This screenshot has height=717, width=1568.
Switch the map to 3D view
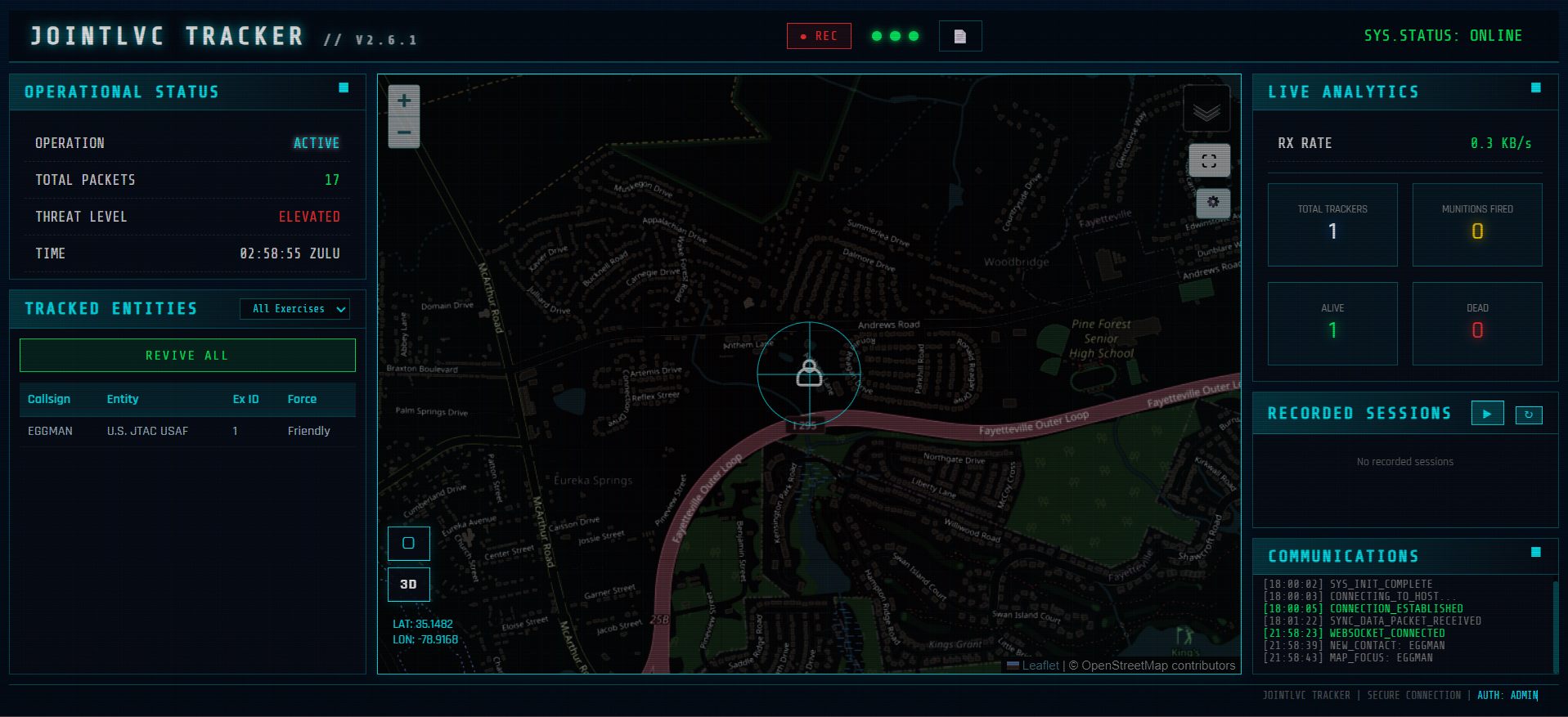(408, 584)
